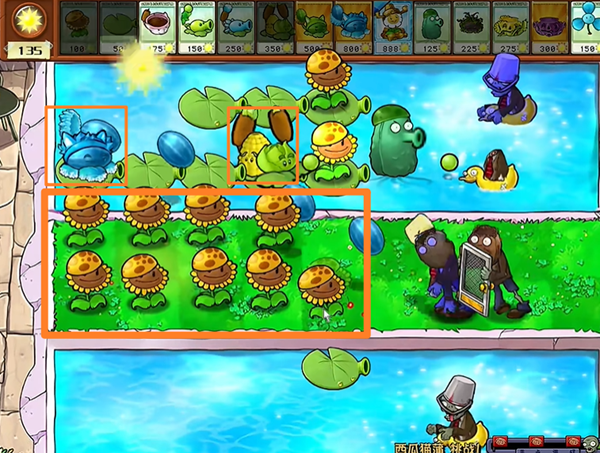Select the Sunflower seed packet

click(79, 25)
